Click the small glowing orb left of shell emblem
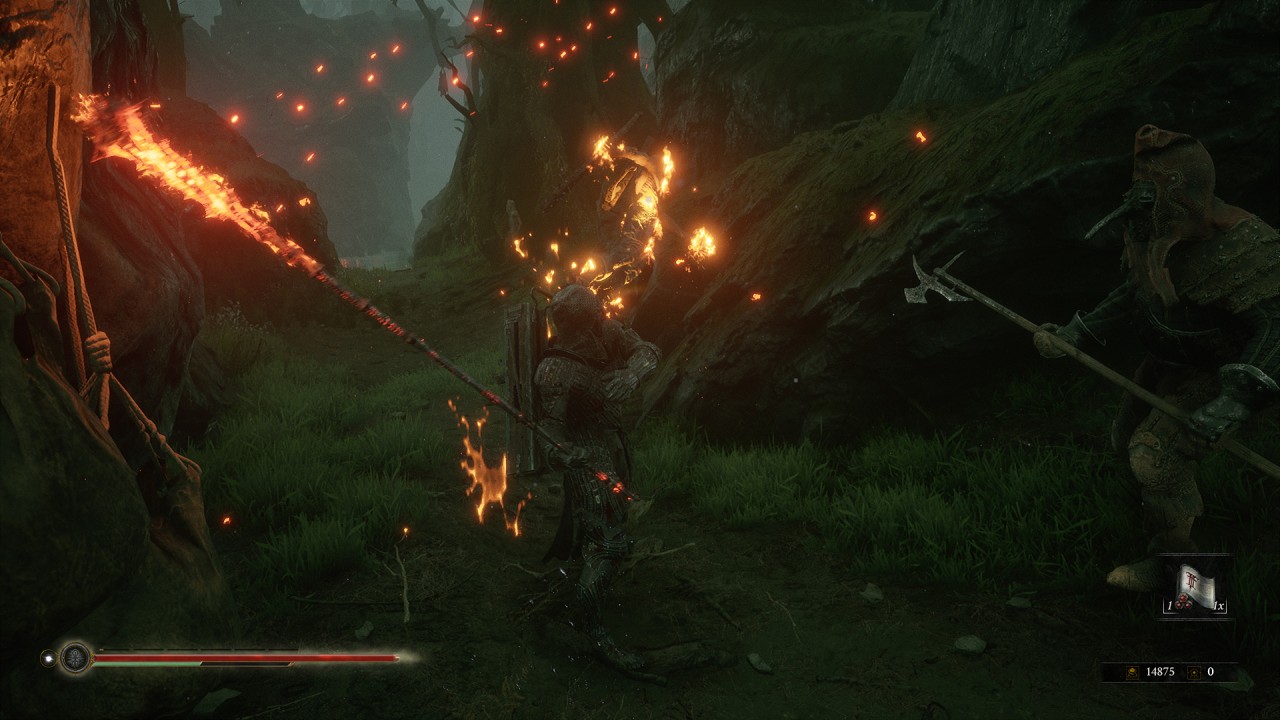Image resolution: width=1280 pixels, height=720 pixels. (x=46, y=657)
